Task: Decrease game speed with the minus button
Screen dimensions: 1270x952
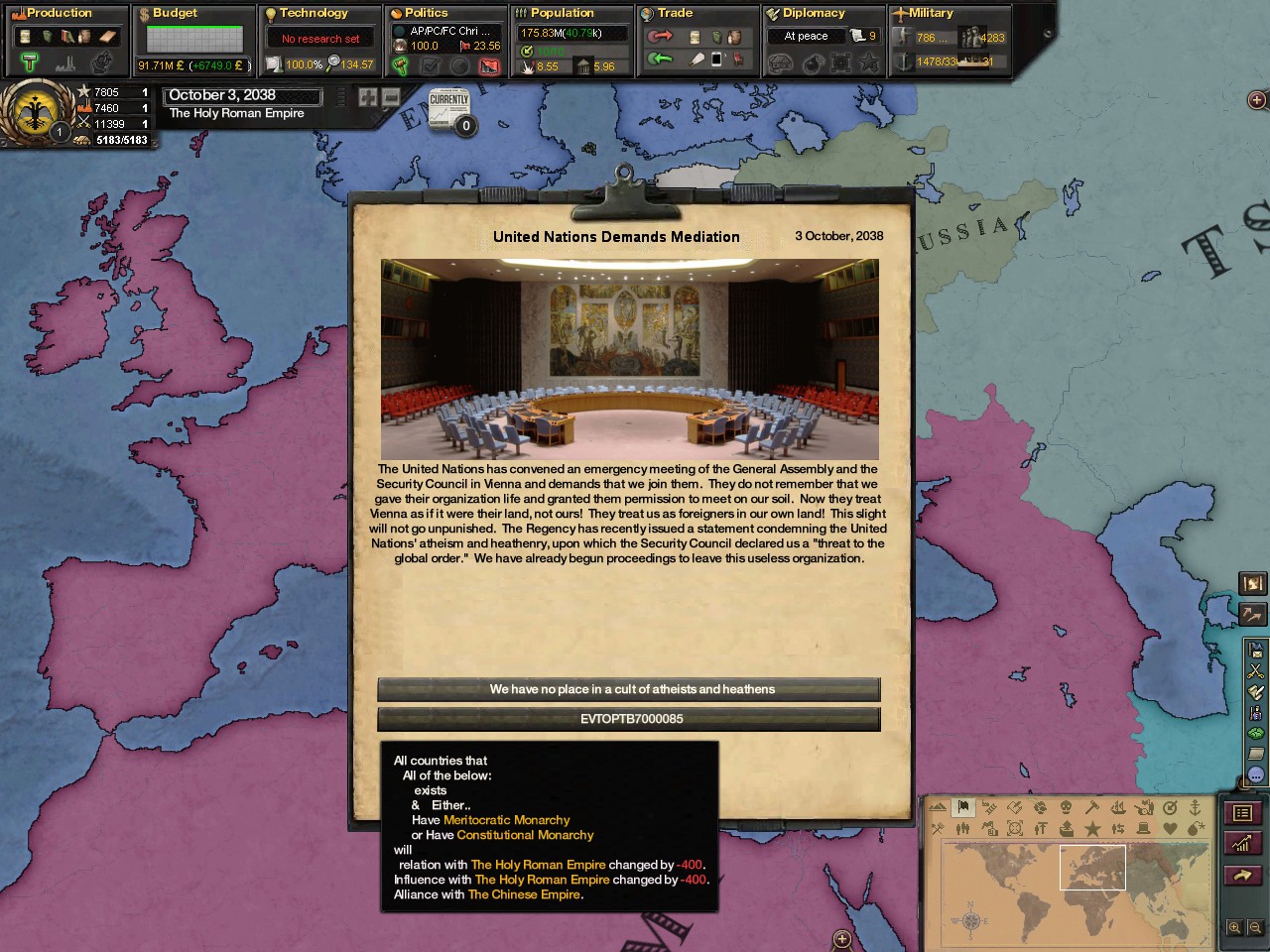Action: [391, 97]
